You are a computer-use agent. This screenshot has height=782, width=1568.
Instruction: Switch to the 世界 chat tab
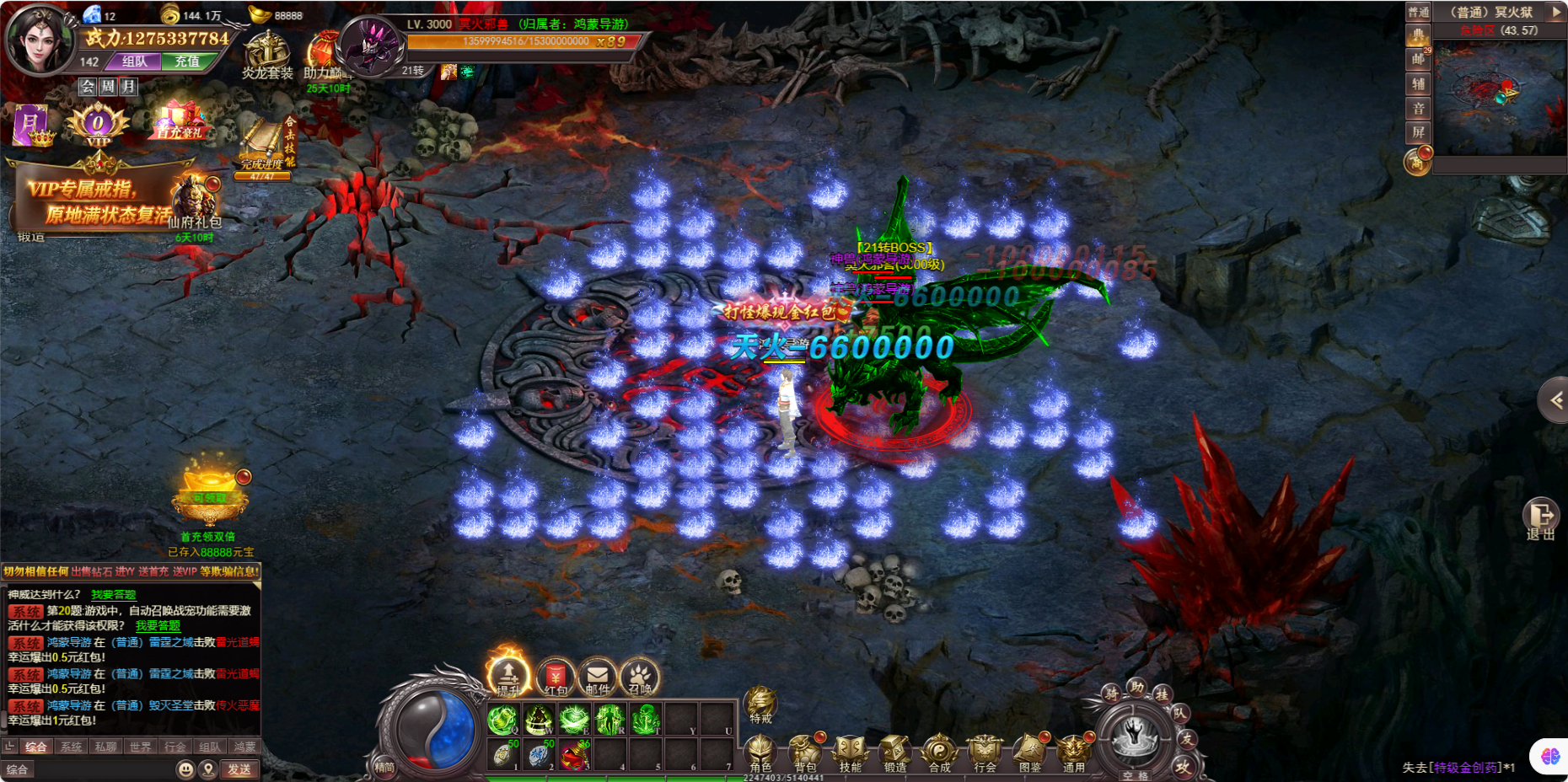tap(141, 747)
